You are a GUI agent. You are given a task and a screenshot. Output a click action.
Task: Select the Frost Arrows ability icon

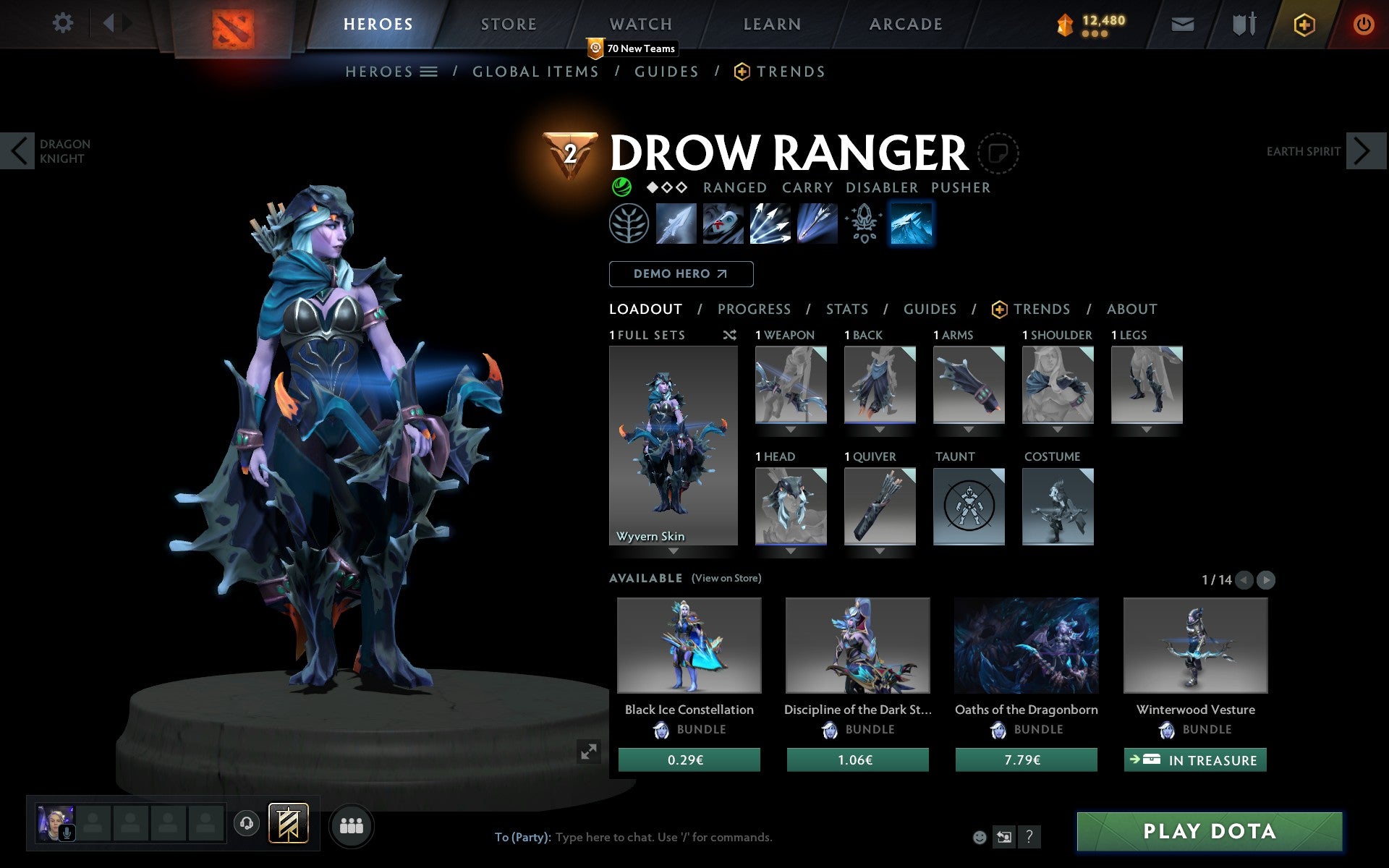pyautogui.click(x=675, y=224)
